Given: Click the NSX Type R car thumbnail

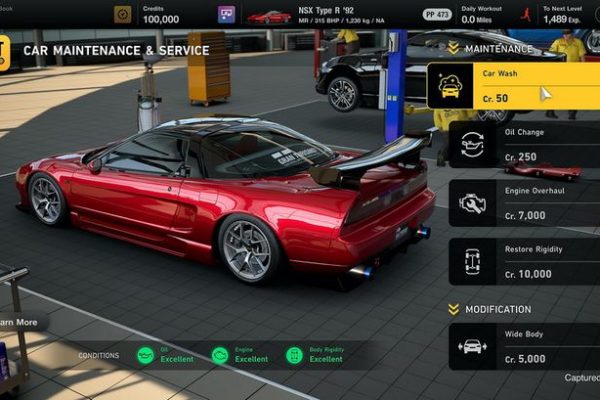Looking at the screenshot, I should [x=269, y=16].
